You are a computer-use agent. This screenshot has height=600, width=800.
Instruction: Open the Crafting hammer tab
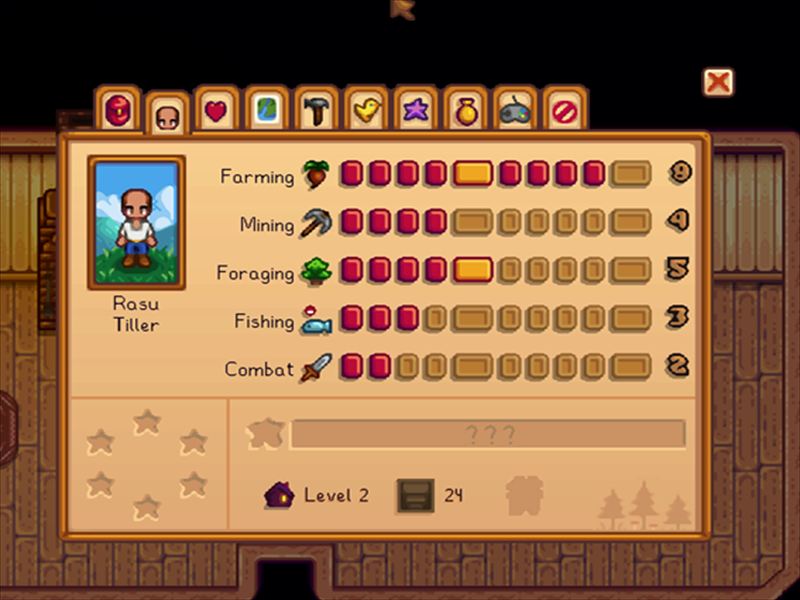pyautogui.click(x=317, y=110)
